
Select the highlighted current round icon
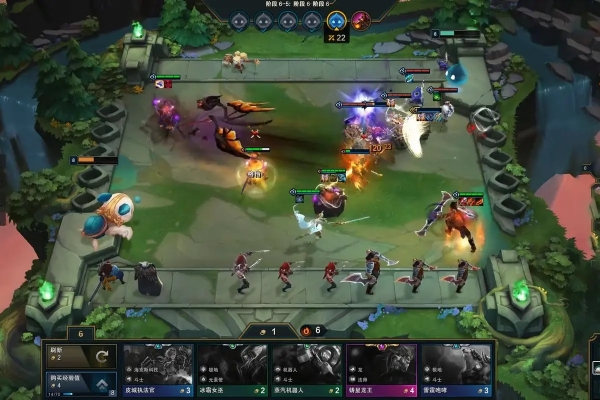pos(337,20)
